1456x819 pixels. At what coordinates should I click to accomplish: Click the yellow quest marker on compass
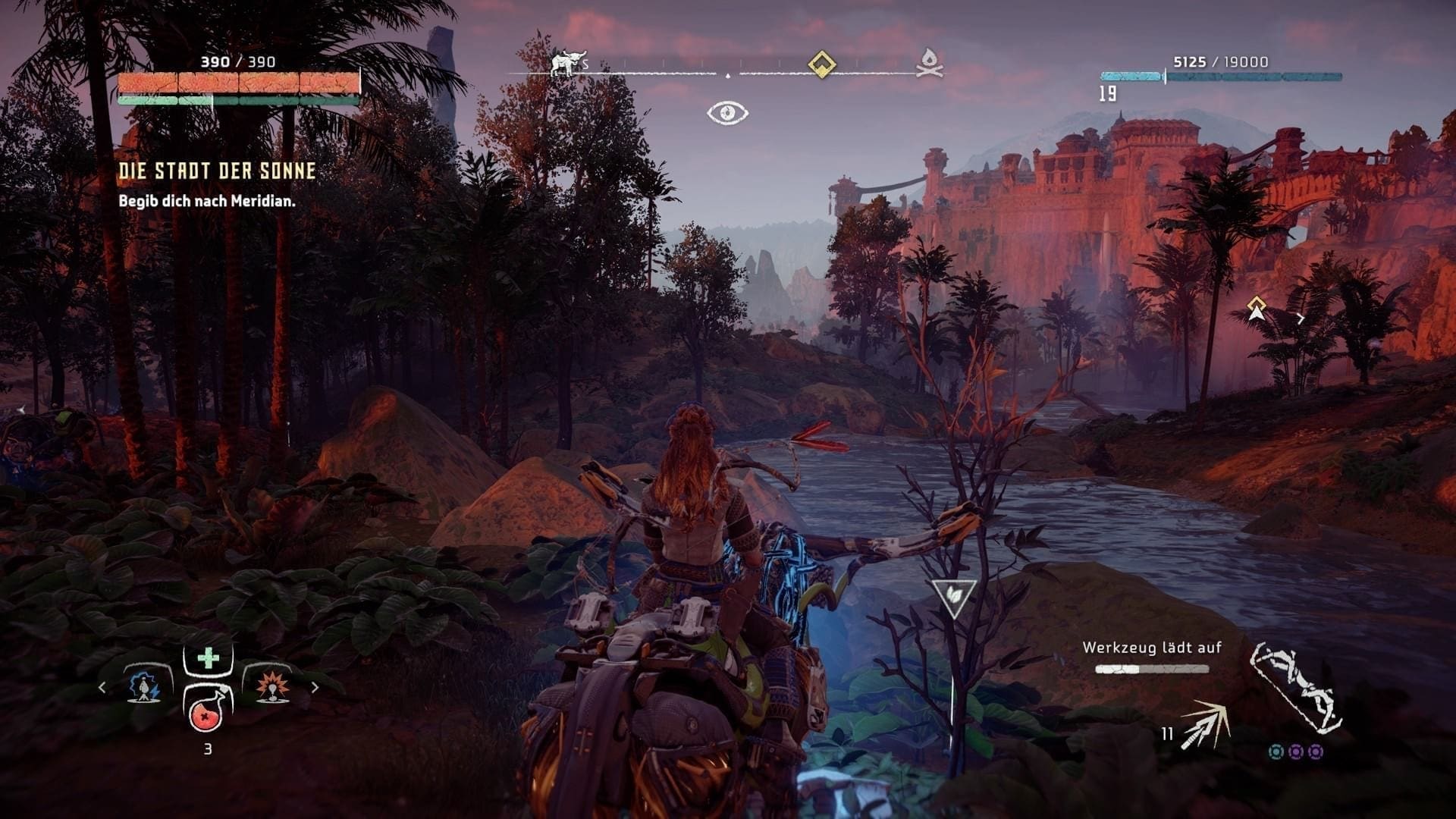tap(821, 64)
